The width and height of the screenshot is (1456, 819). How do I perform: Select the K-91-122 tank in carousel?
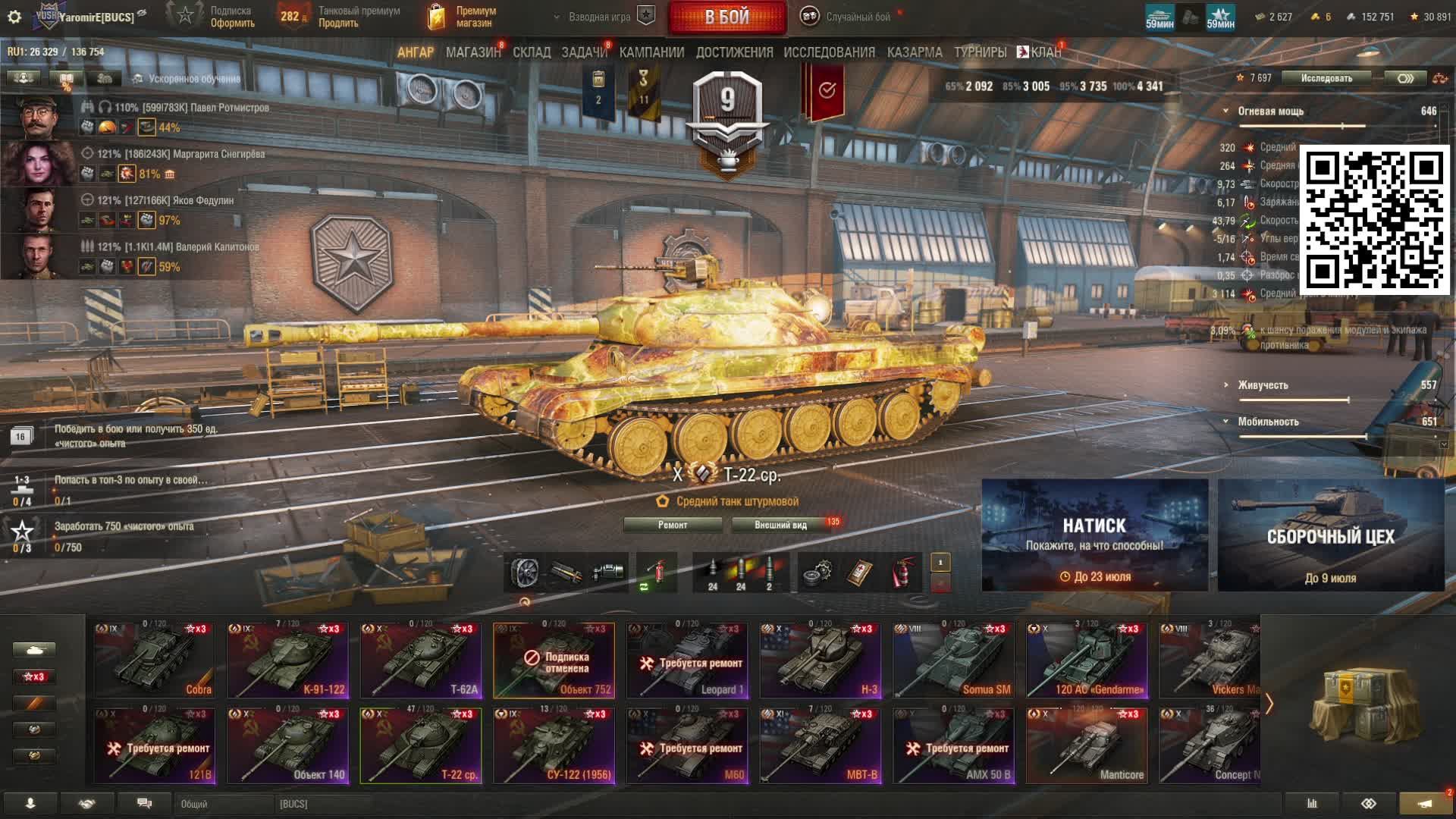pyautogui.click(x=287, y=661)
